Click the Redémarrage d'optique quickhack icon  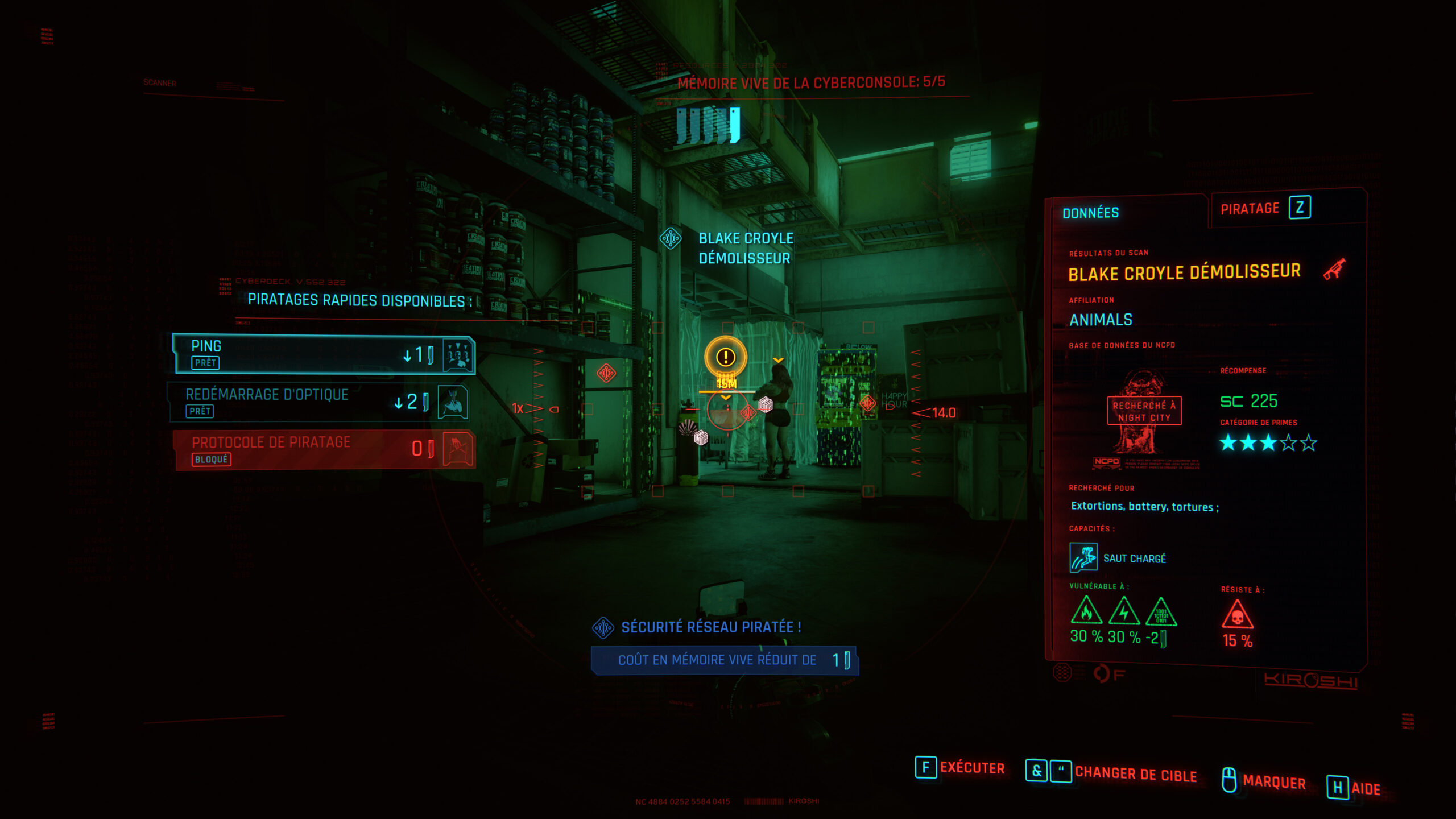[x=449, y=402]
